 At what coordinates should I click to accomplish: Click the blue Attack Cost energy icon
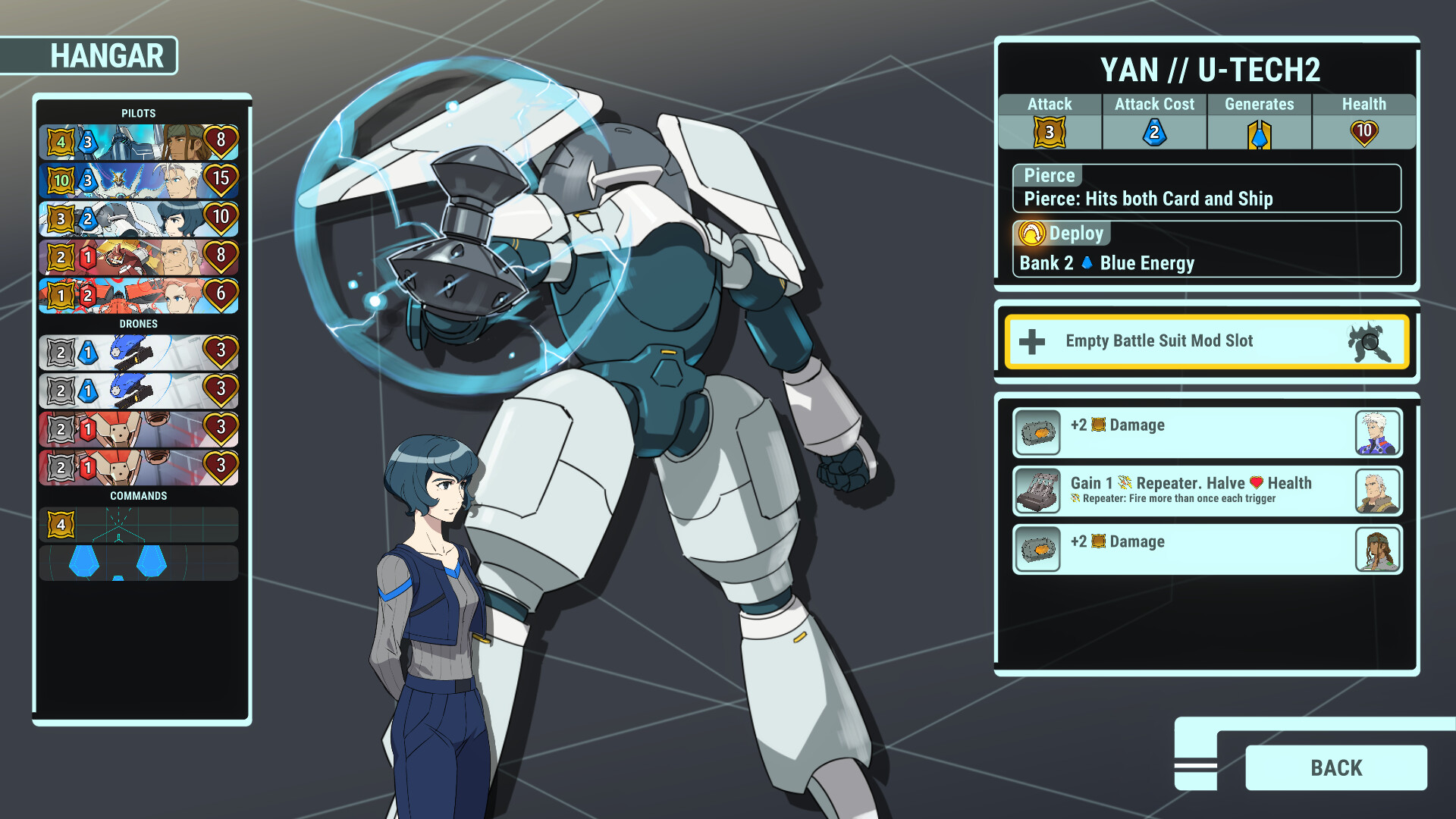click(1153, 131)
